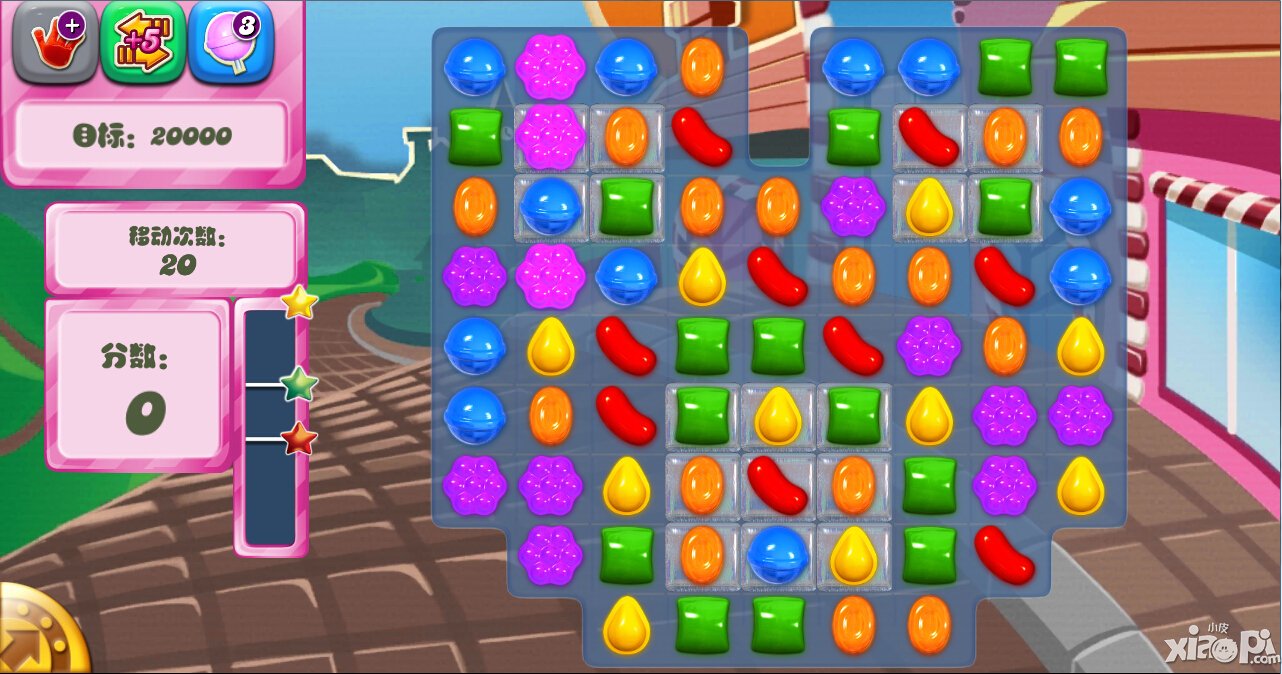Pick yellow drop between two frosted green squares
The image size is (1282, 674).
tap(778, 416)
